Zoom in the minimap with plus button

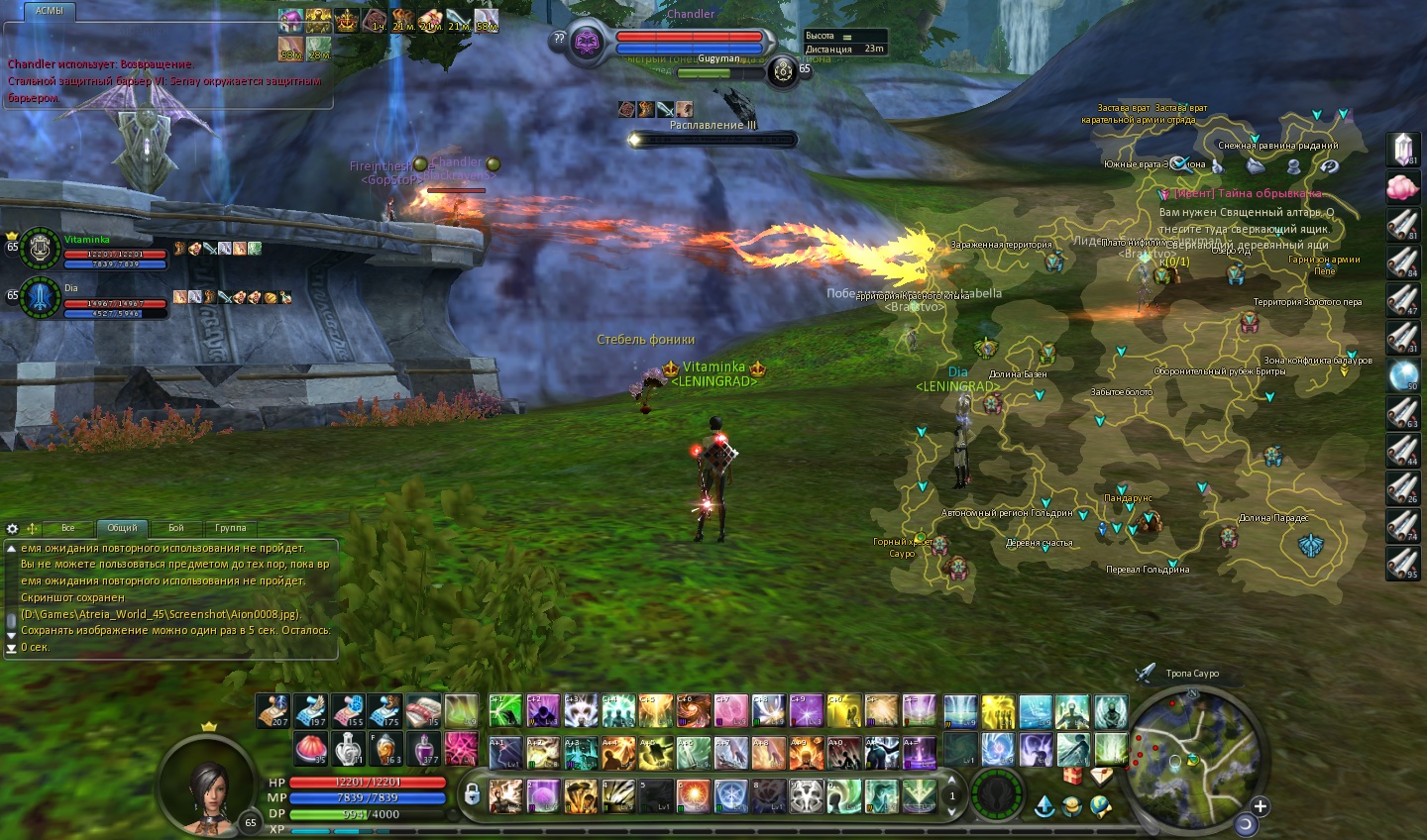pos(1260,806)
